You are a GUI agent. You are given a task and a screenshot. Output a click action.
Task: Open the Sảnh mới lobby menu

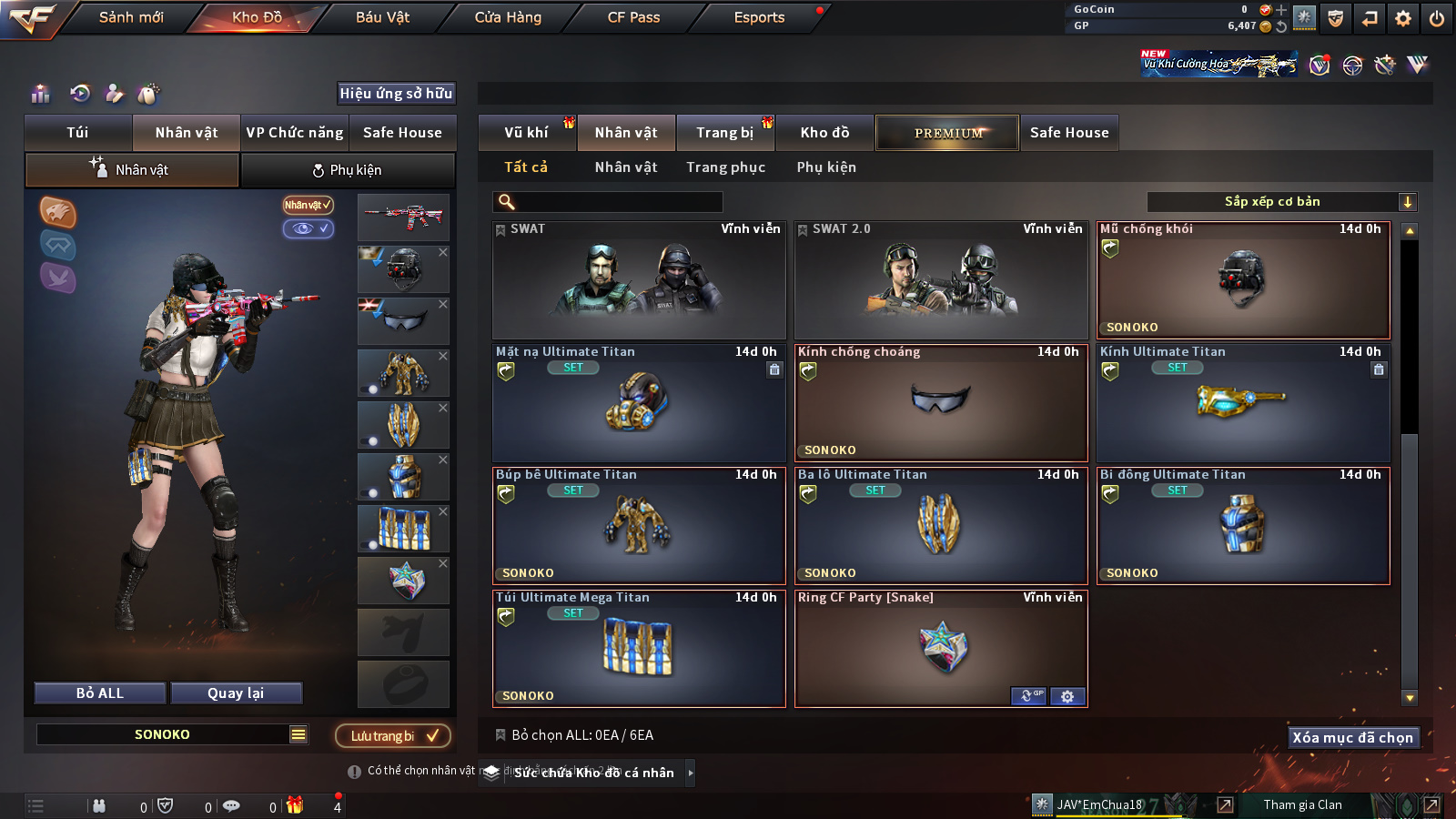(131, 17)
